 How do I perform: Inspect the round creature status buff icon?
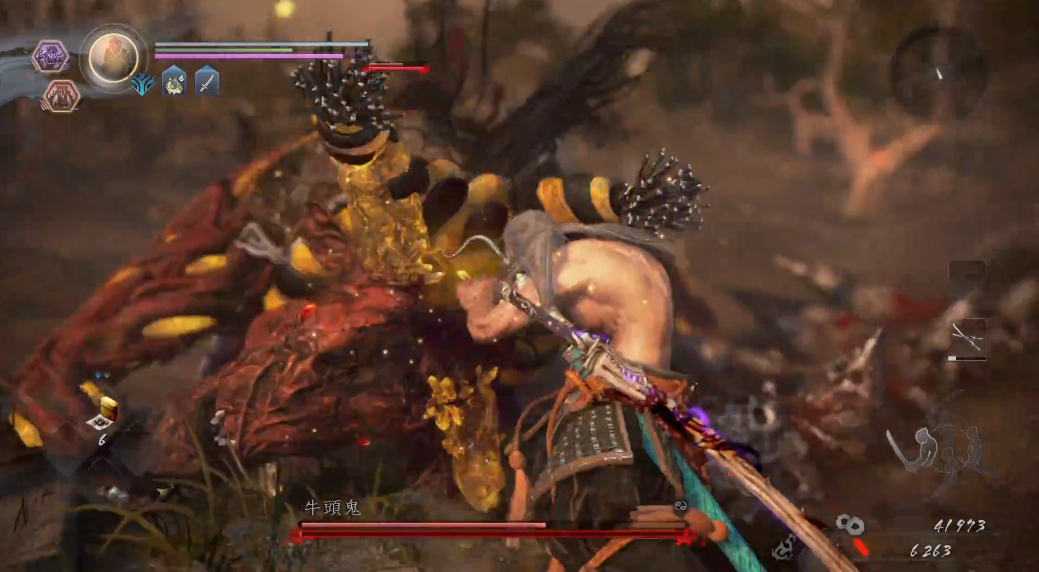174,82
